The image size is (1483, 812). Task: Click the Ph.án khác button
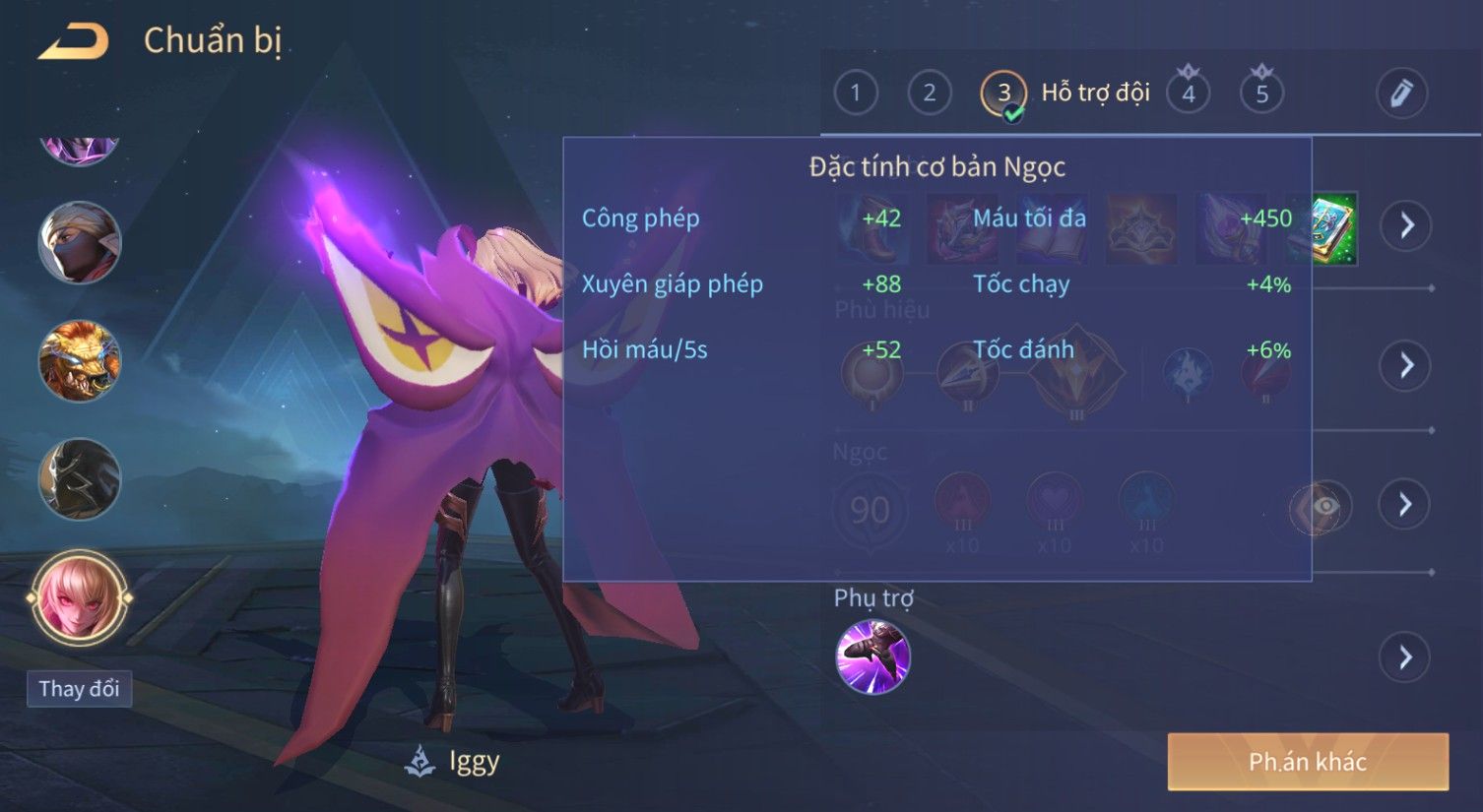pos(1307,761)
